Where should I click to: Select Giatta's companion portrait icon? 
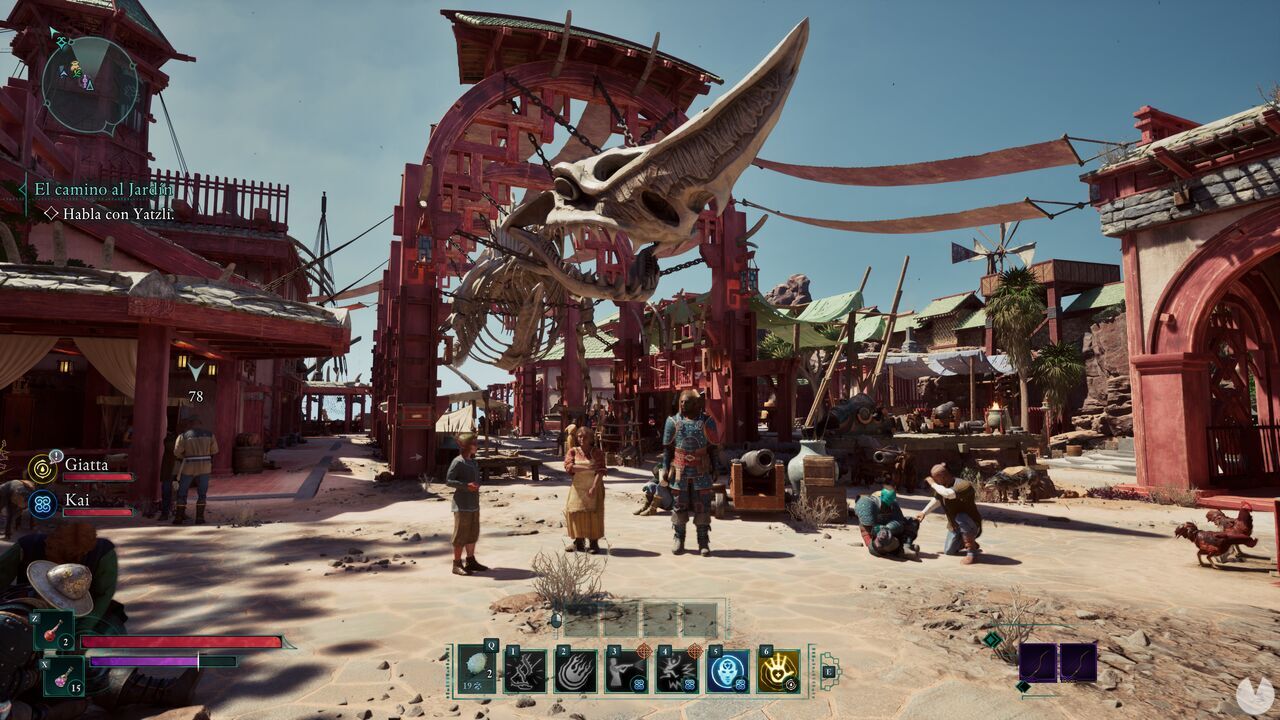point(42,468)
